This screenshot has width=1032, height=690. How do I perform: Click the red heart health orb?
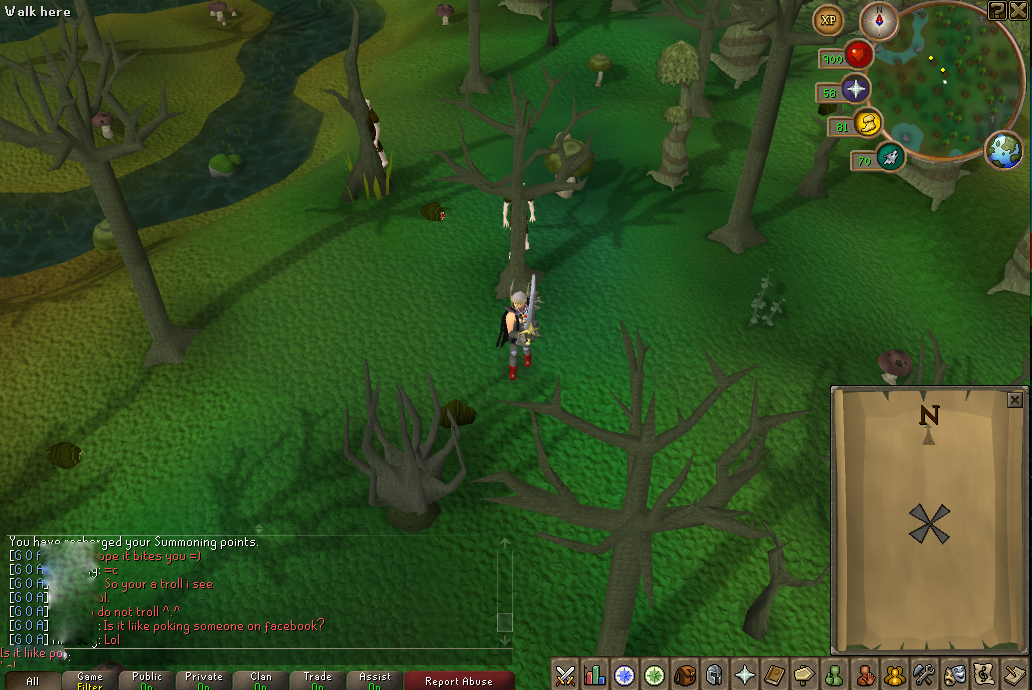click(859, 54)
